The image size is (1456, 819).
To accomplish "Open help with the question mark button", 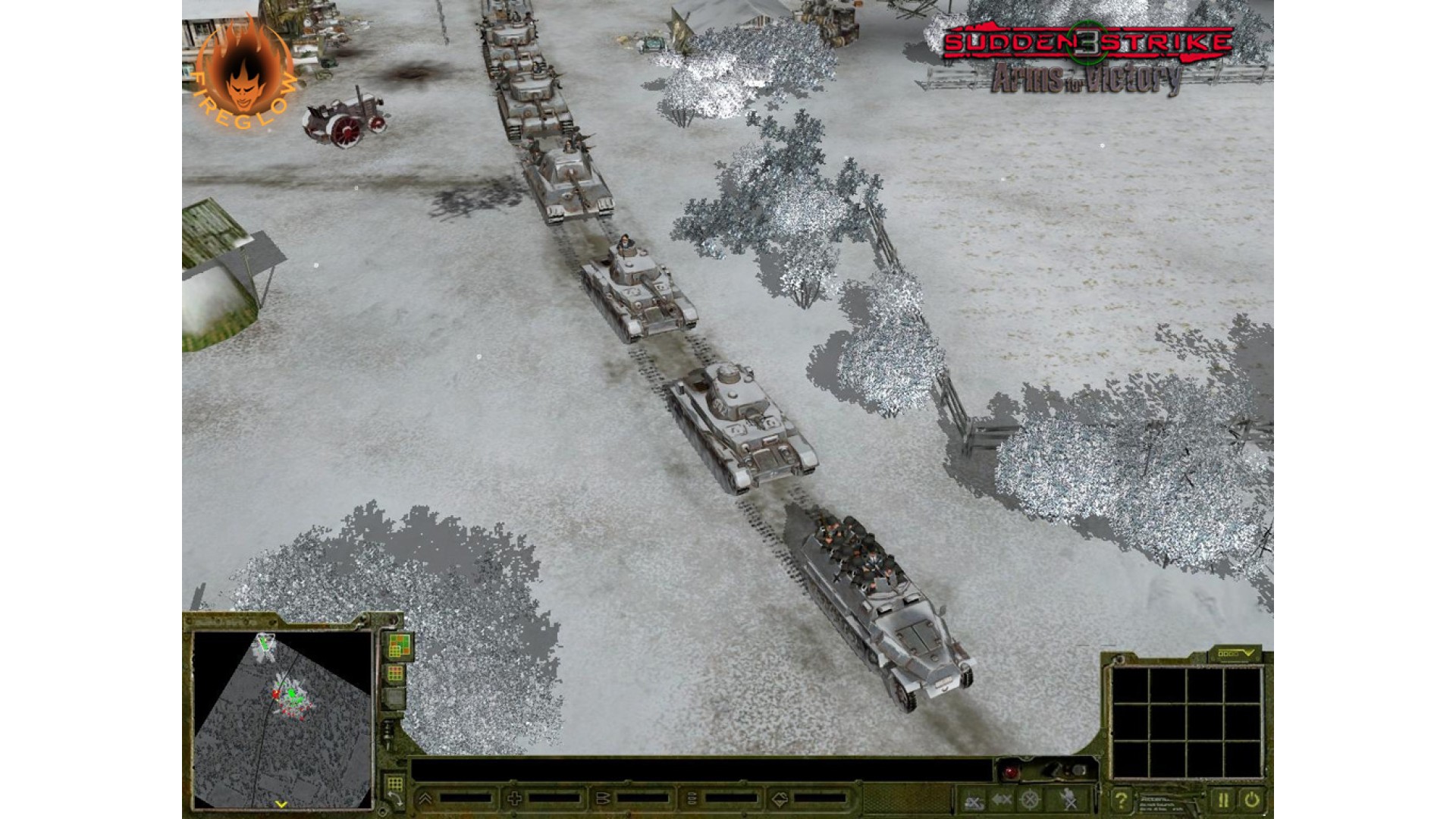I will coord(1120,799).
